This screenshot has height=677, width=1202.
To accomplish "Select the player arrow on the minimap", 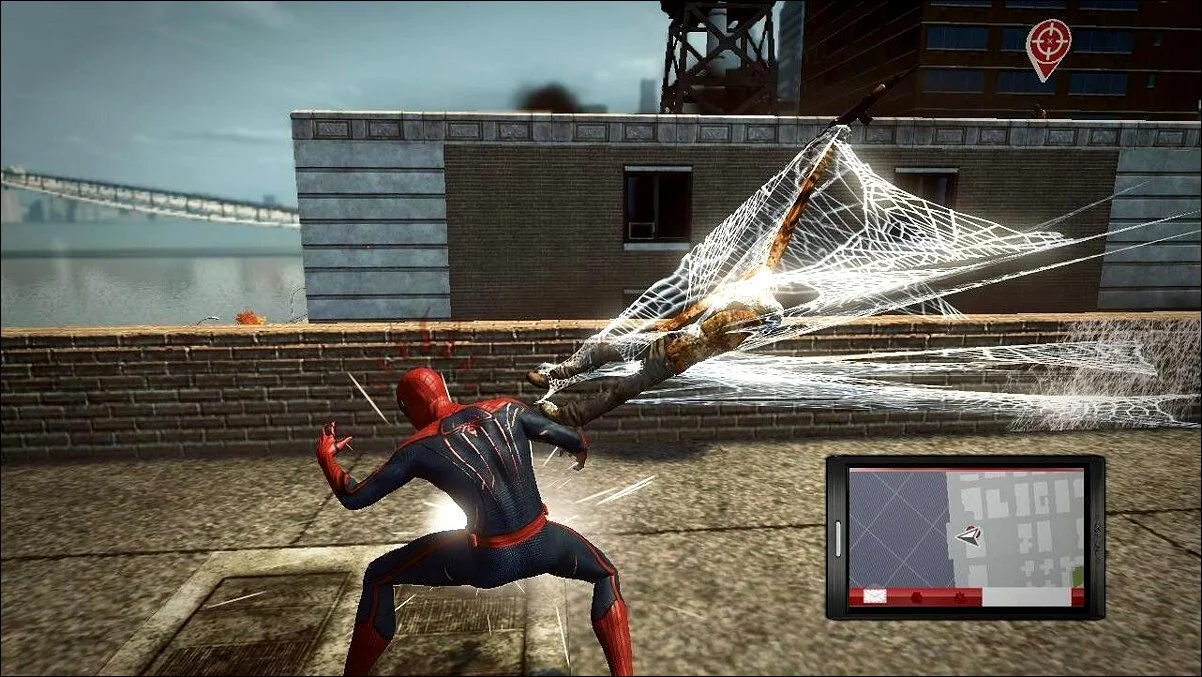I will [x=967, y=536].
